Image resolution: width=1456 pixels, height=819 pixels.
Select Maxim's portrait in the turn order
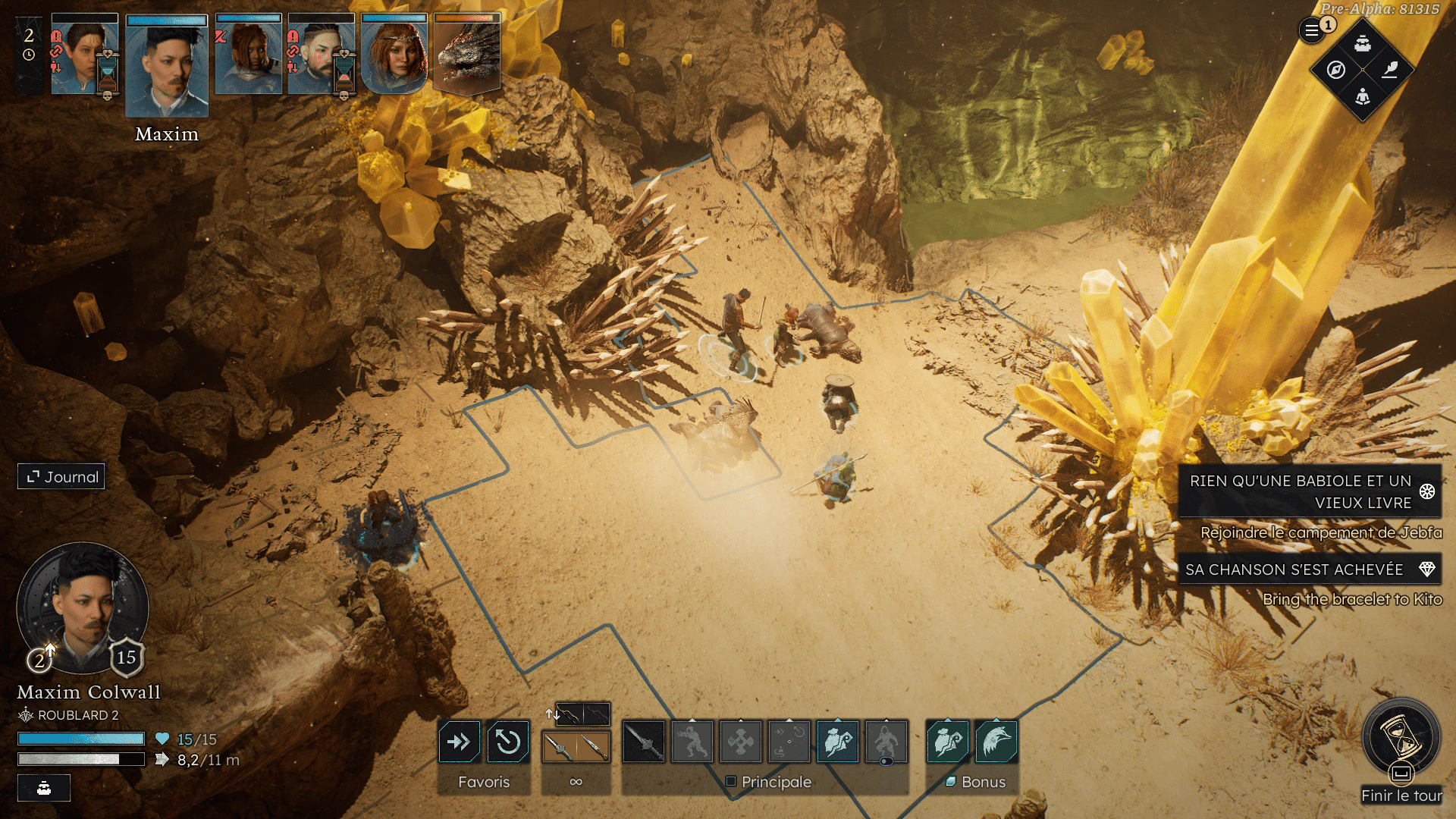(x=167, y=67)
